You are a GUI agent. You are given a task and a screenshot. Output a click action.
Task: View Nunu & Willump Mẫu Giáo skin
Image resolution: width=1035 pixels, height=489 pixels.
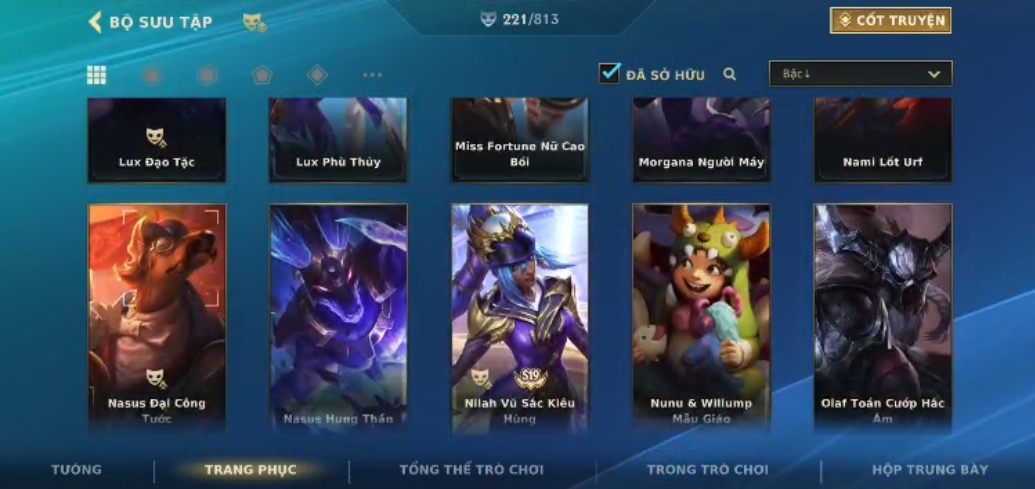(x=701, y=318)
